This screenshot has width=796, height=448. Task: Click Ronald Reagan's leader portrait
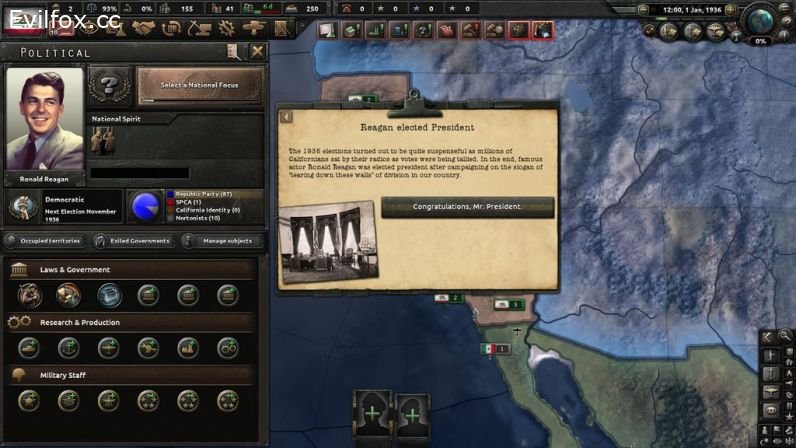44,120
